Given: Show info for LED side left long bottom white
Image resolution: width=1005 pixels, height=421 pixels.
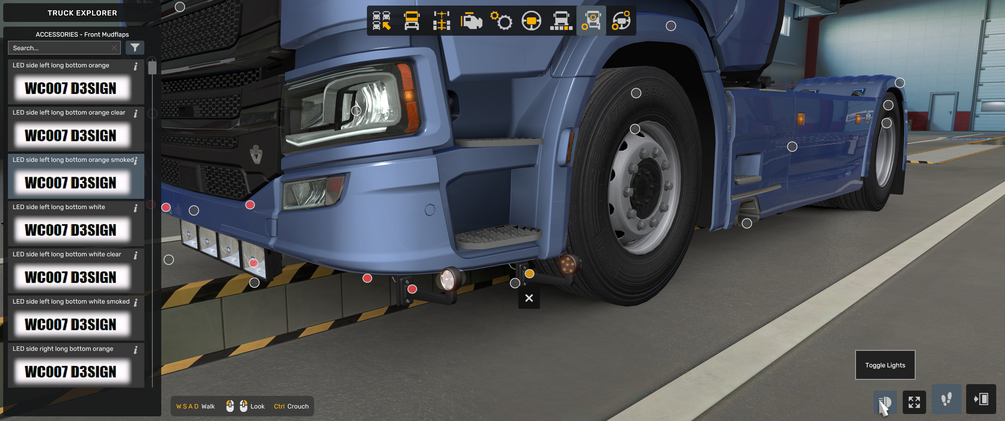Looking at the screenshot, I should coord(136,208).
